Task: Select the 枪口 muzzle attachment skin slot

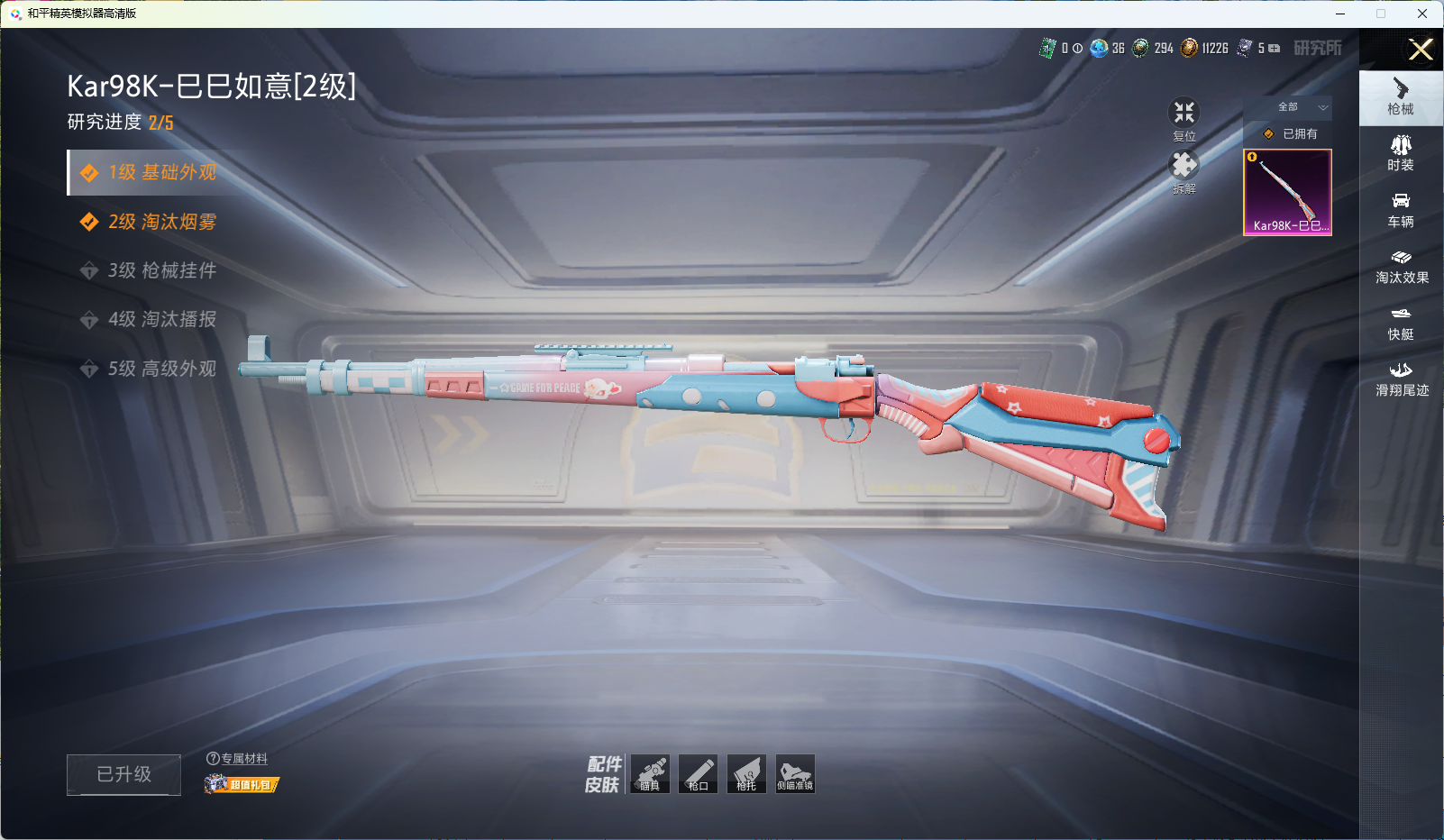Action: tap(699, 774)
